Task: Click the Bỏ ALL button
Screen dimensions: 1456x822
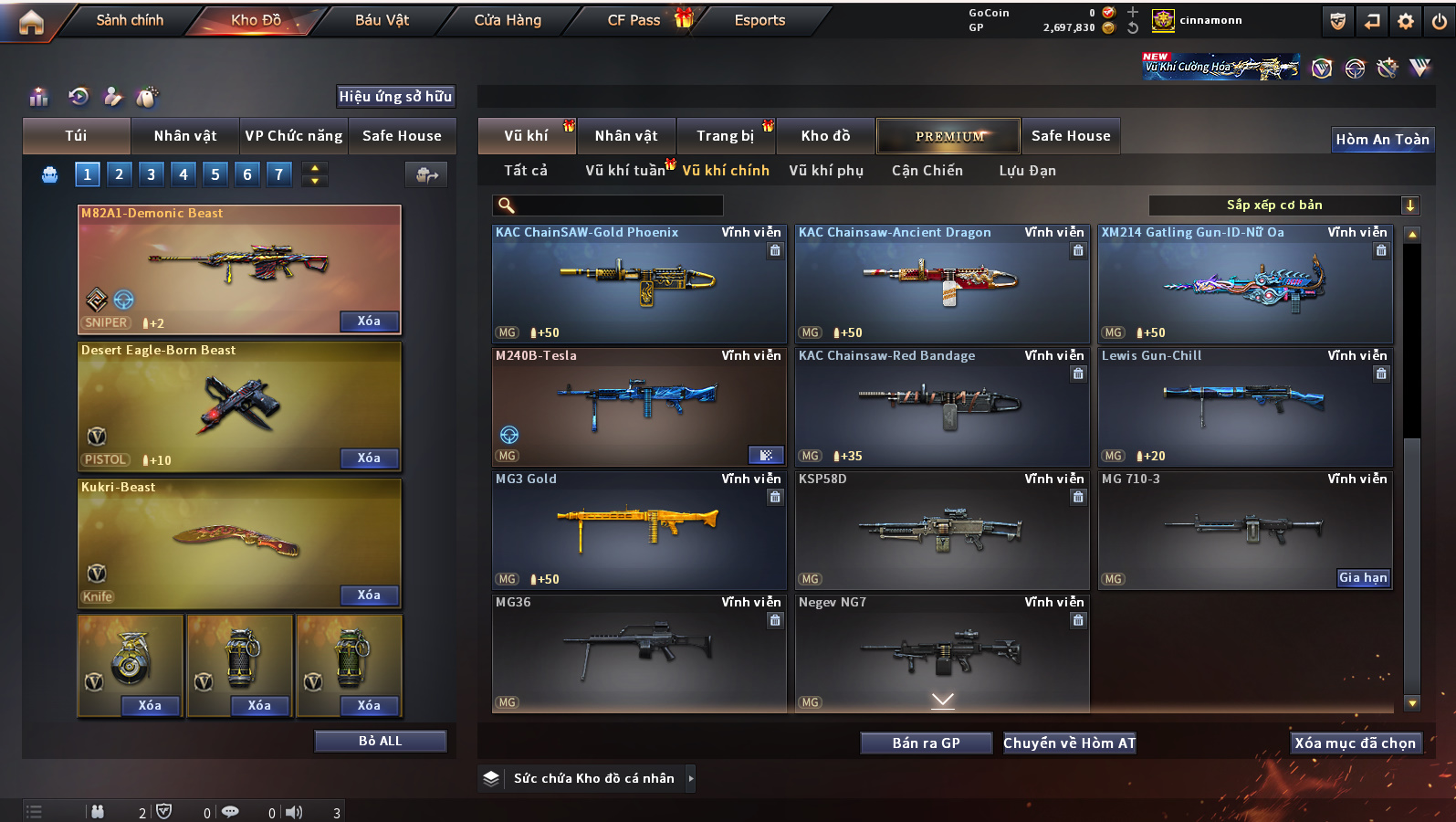Action: coord(380,741)
